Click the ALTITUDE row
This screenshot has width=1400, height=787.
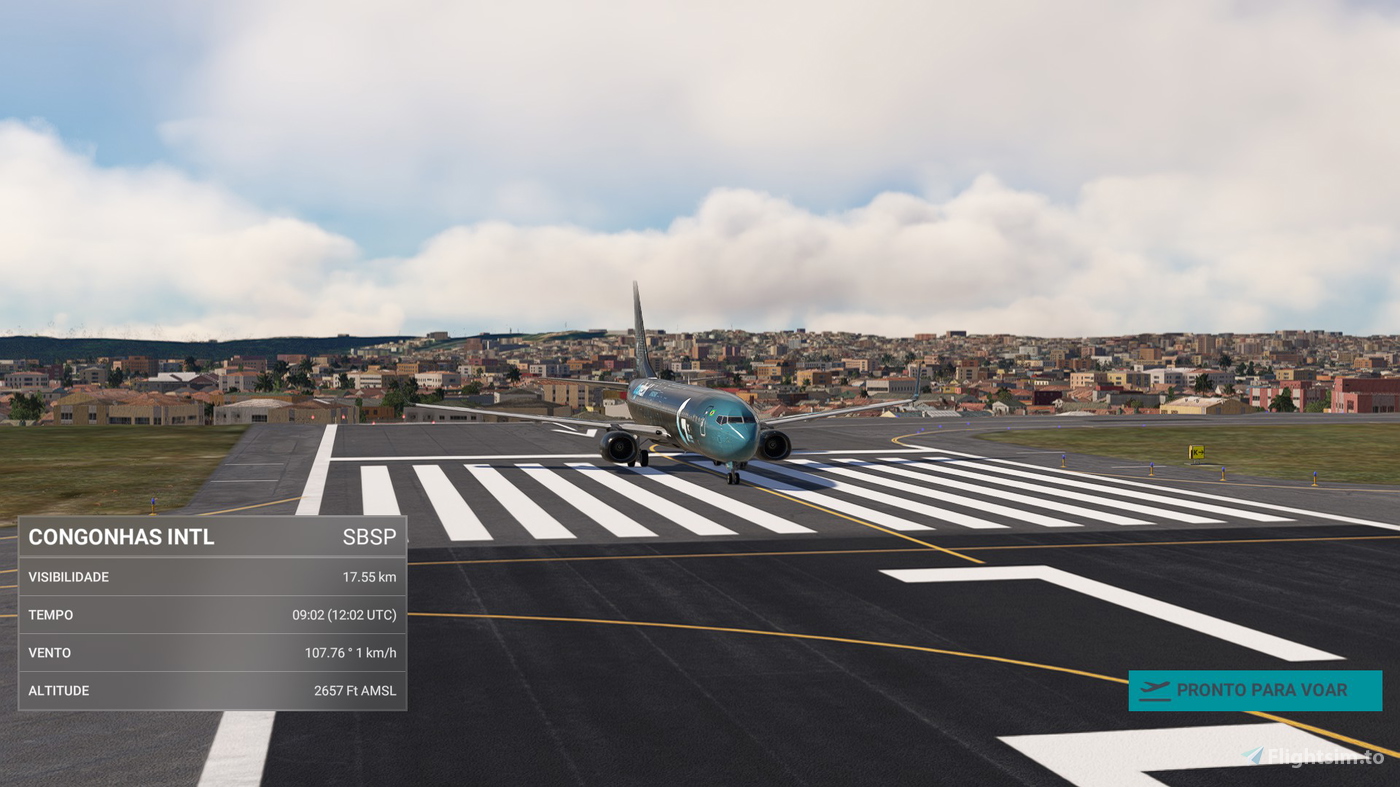(x=58, y=690)
